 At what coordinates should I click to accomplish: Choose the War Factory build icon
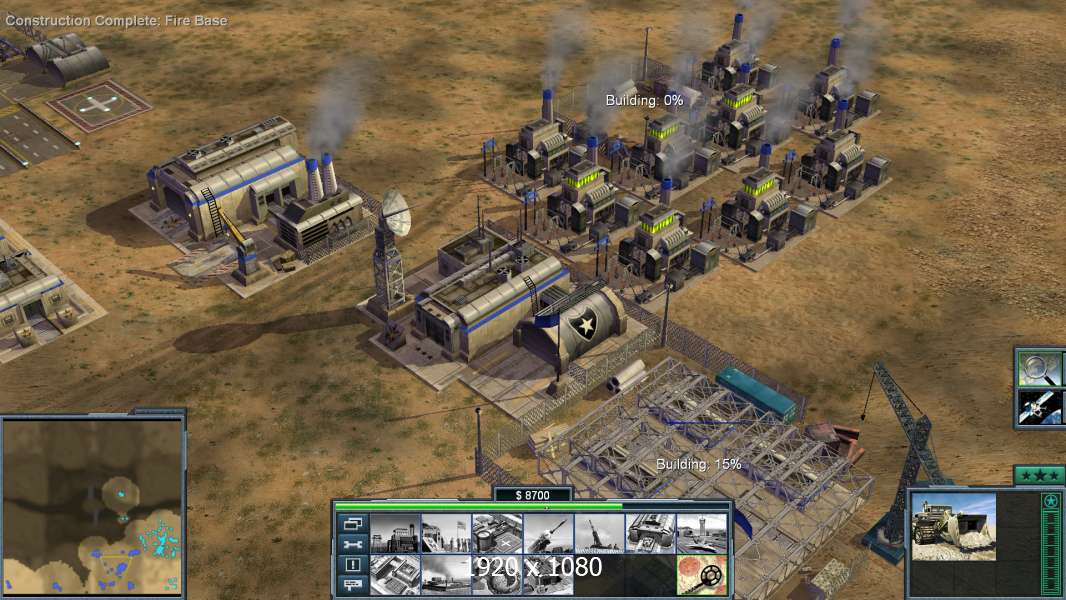click(650, 534)
